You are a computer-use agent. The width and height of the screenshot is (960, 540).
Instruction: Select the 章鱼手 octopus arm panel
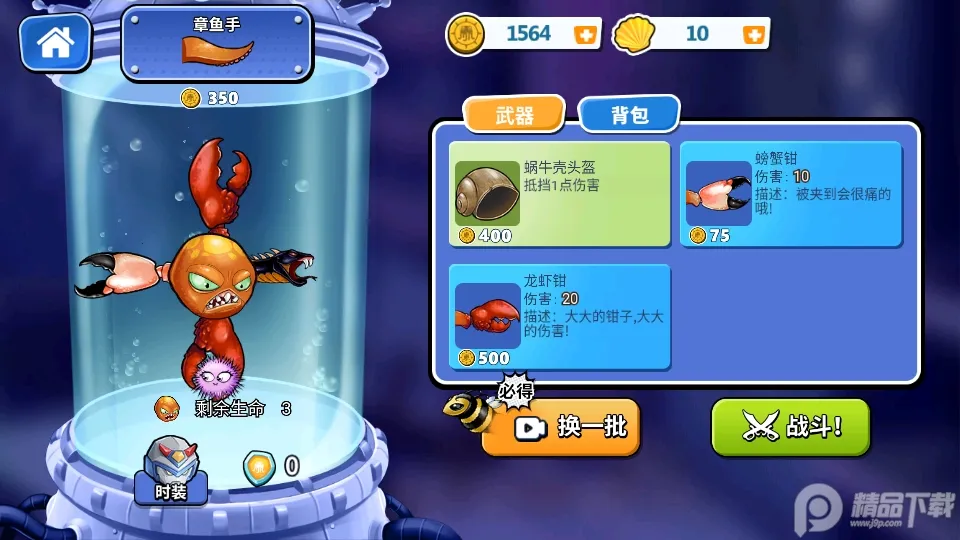coord(216,45)
